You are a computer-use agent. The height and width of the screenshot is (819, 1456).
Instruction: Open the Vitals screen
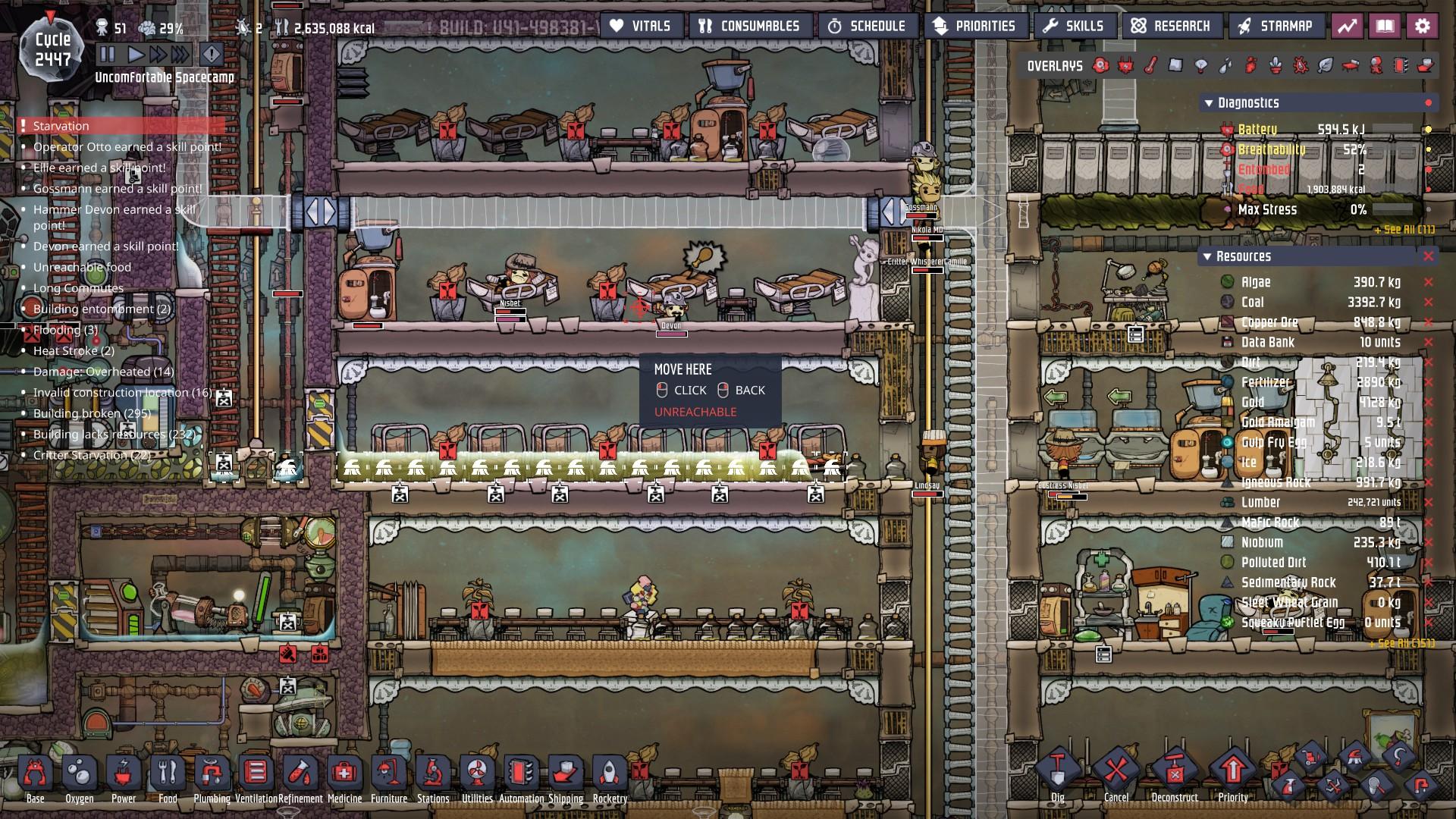pos(641,25)
